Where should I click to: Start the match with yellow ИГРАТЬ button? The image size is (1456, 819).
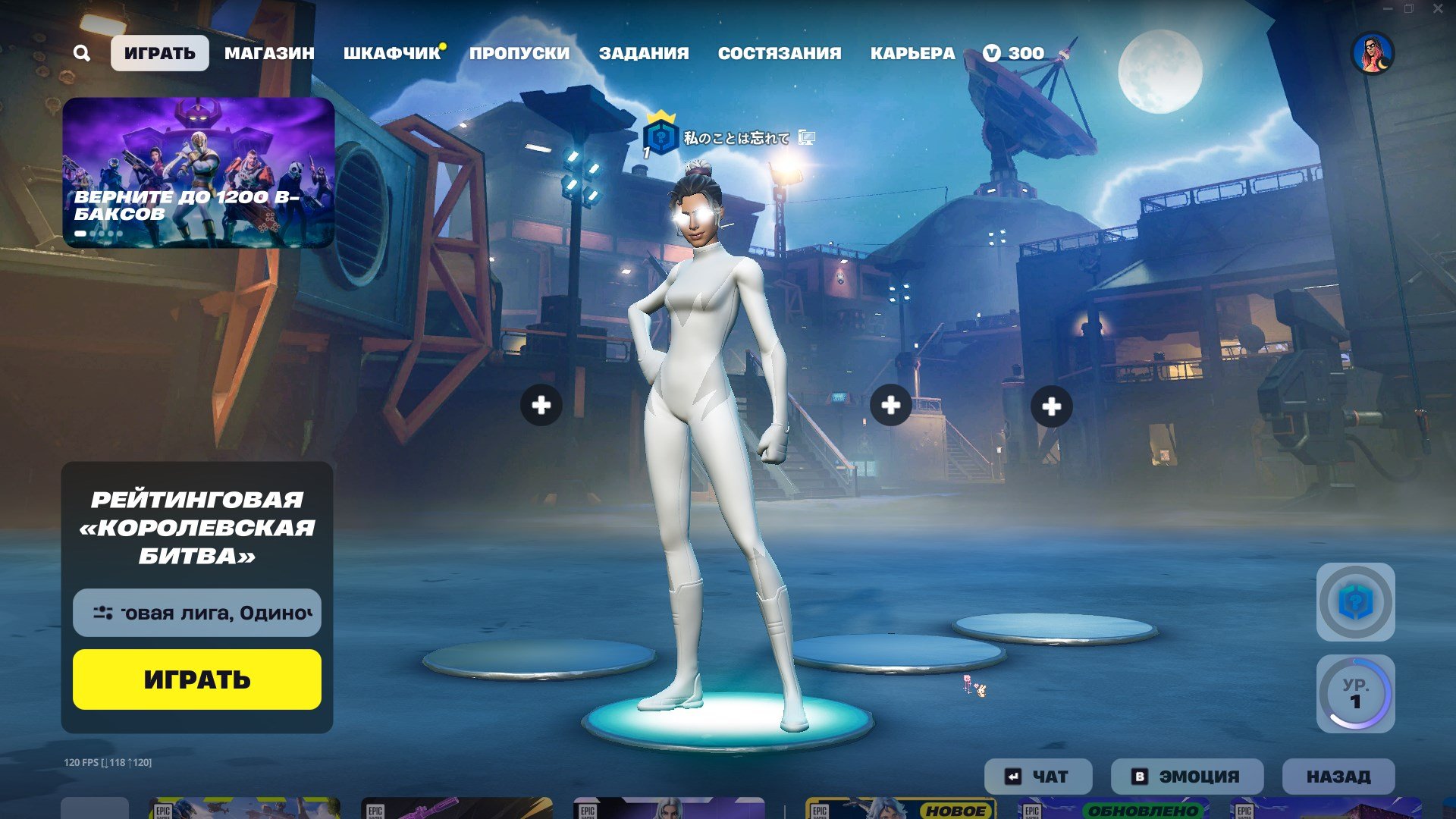pos(196,679)
